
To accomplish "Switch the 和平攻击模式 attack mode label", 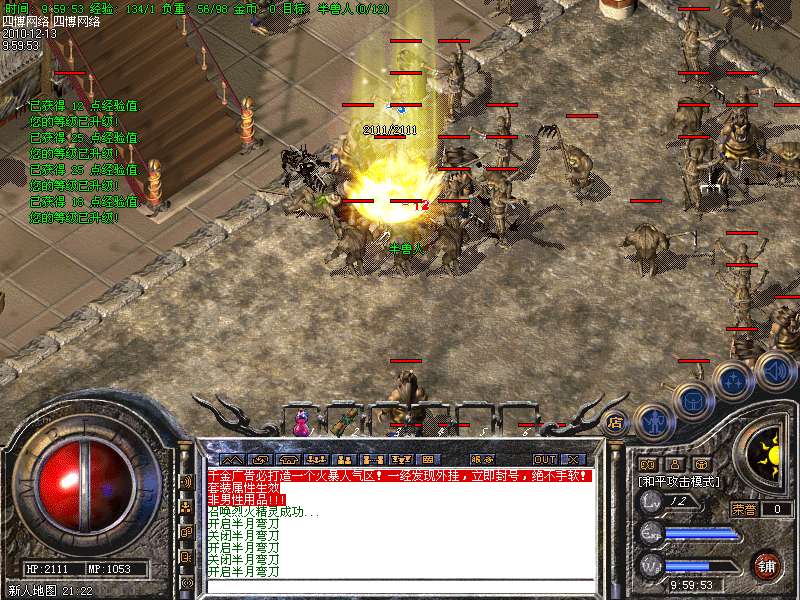I will (x=680, y=481).
